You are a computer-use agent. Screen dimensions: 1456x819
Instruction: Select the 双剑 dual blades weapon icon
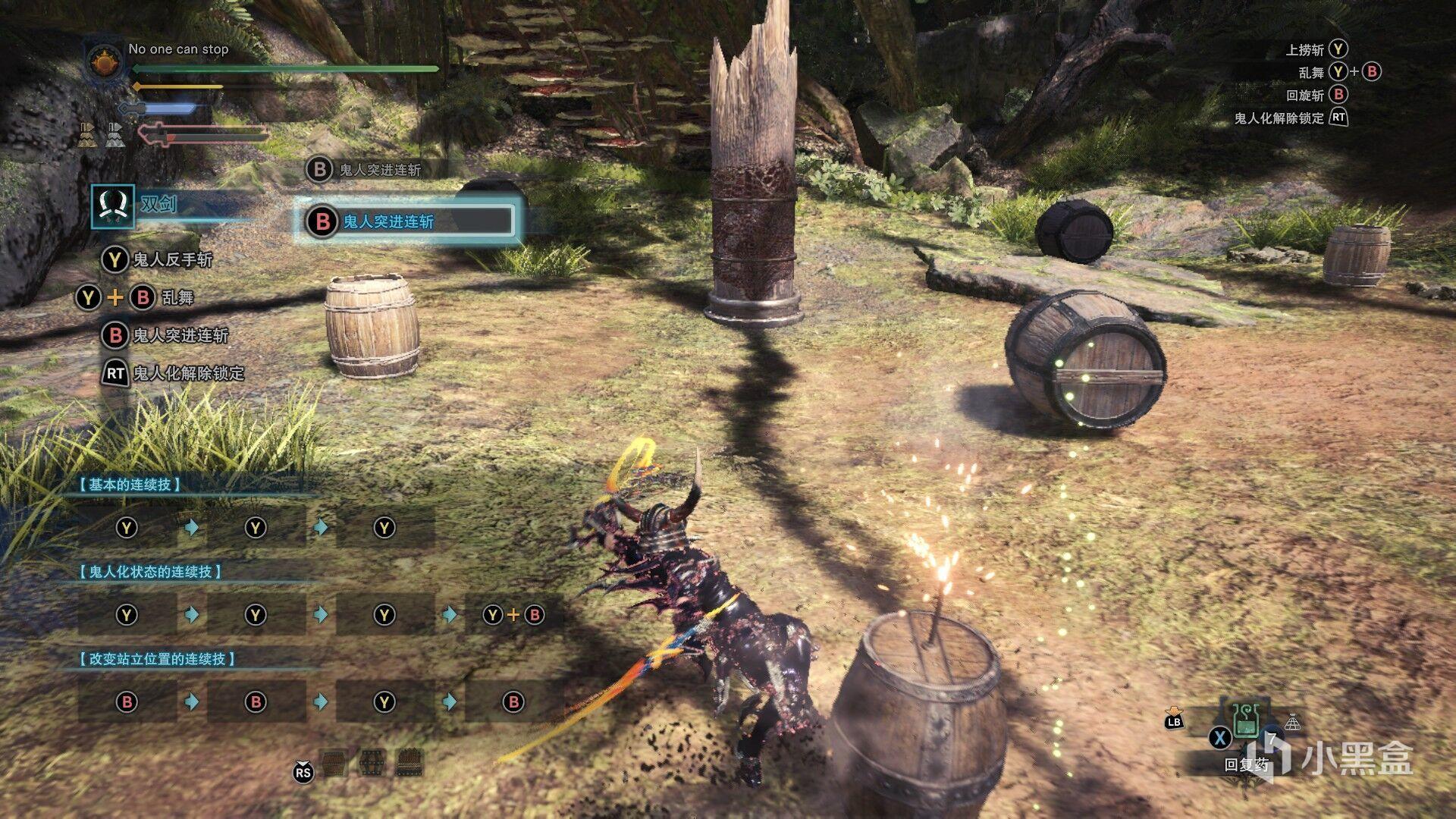tap(113, 206)
